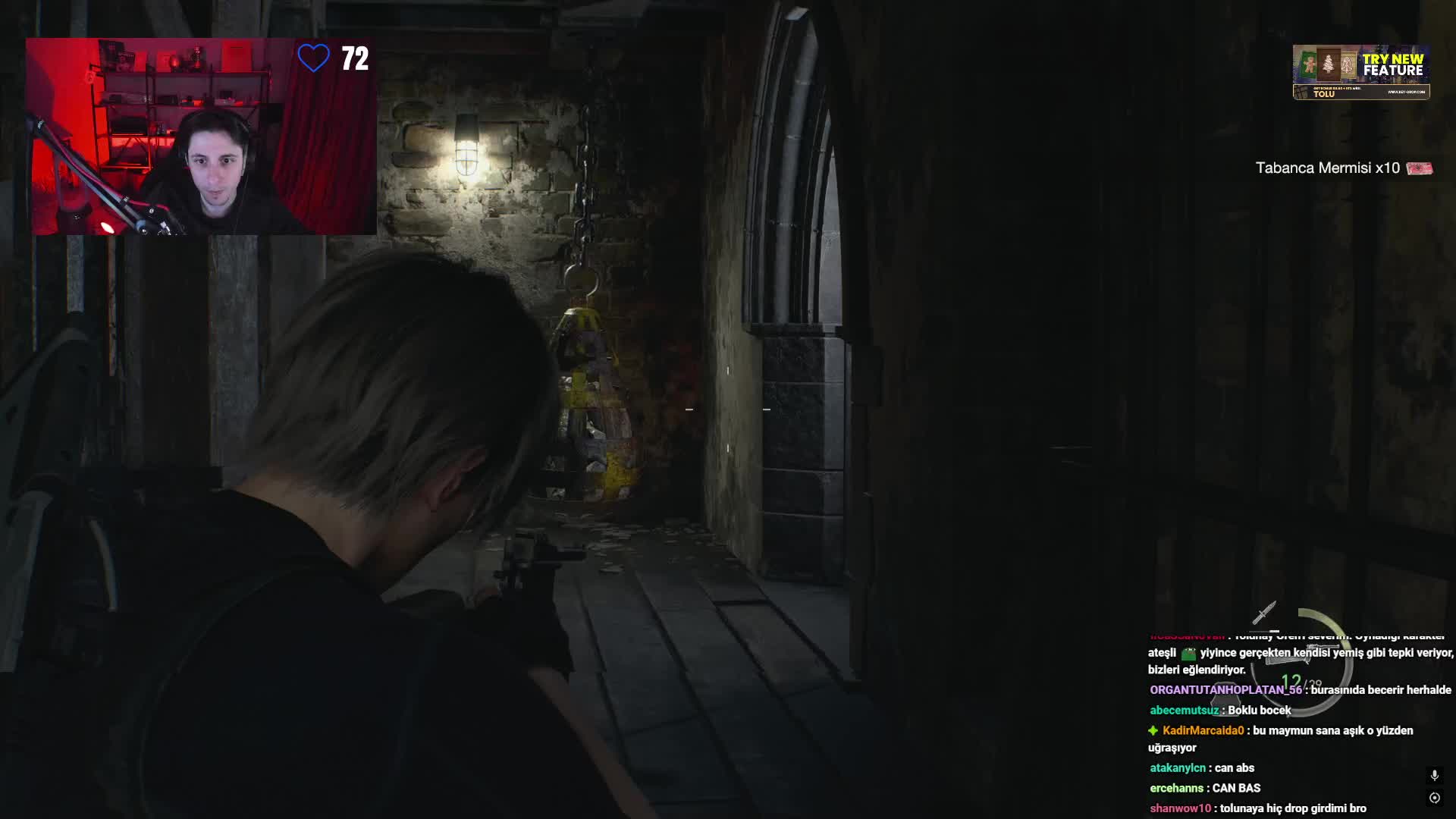The height and width of the screenshot is (819, 1456).
Task: Click the abecemutsuz chat username
Action: [x=1185, y=711]
